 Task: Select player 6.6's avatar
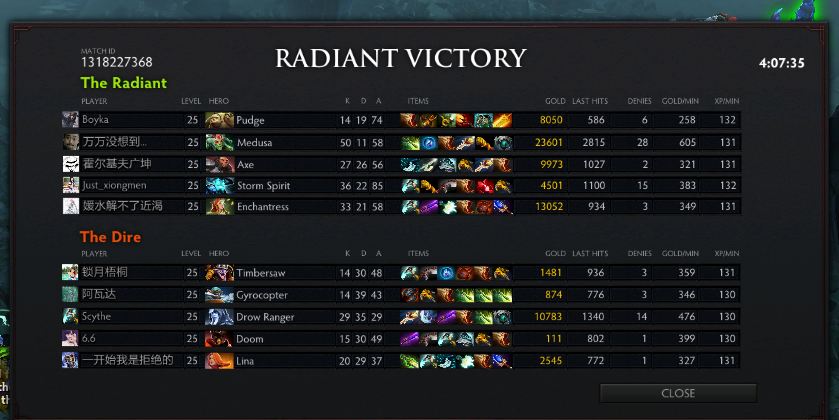click(70, 339)
